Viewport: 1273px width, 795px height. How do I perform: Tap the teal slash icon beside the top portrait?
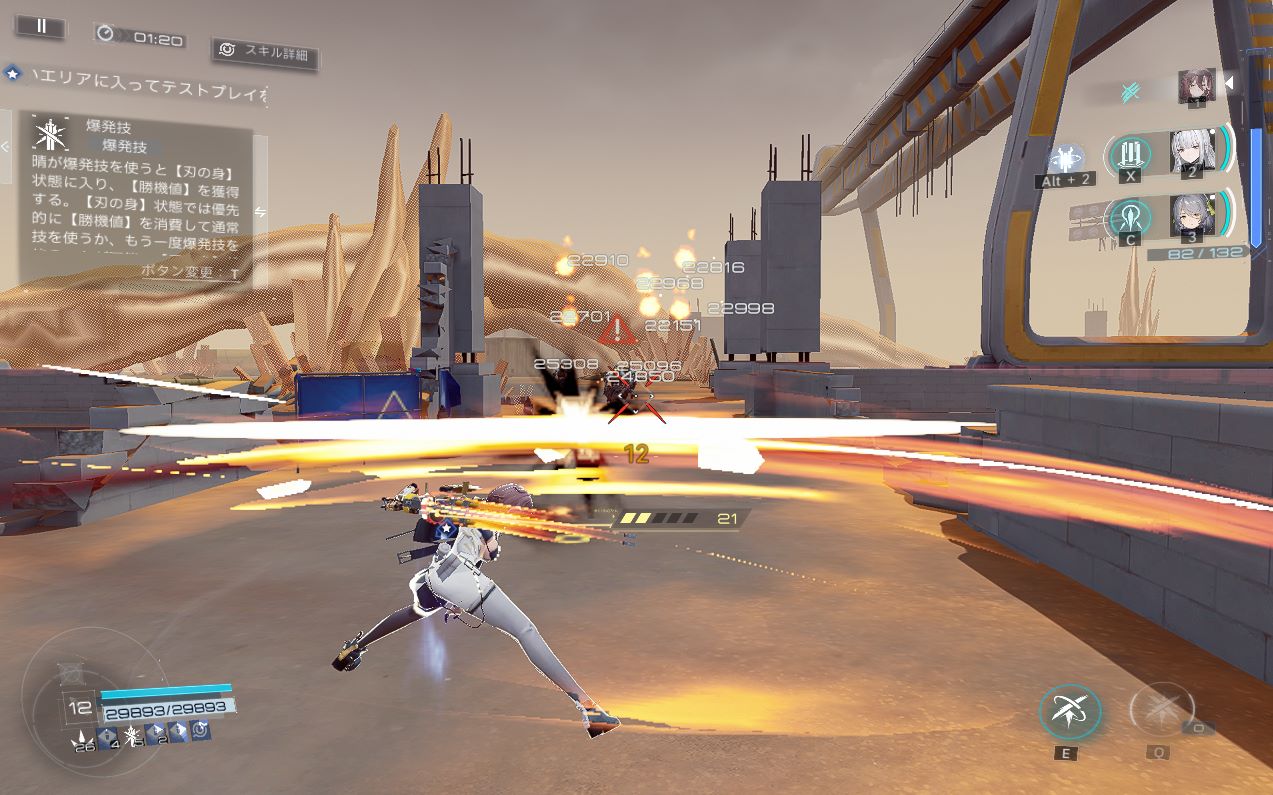[x=1131, y=91]
